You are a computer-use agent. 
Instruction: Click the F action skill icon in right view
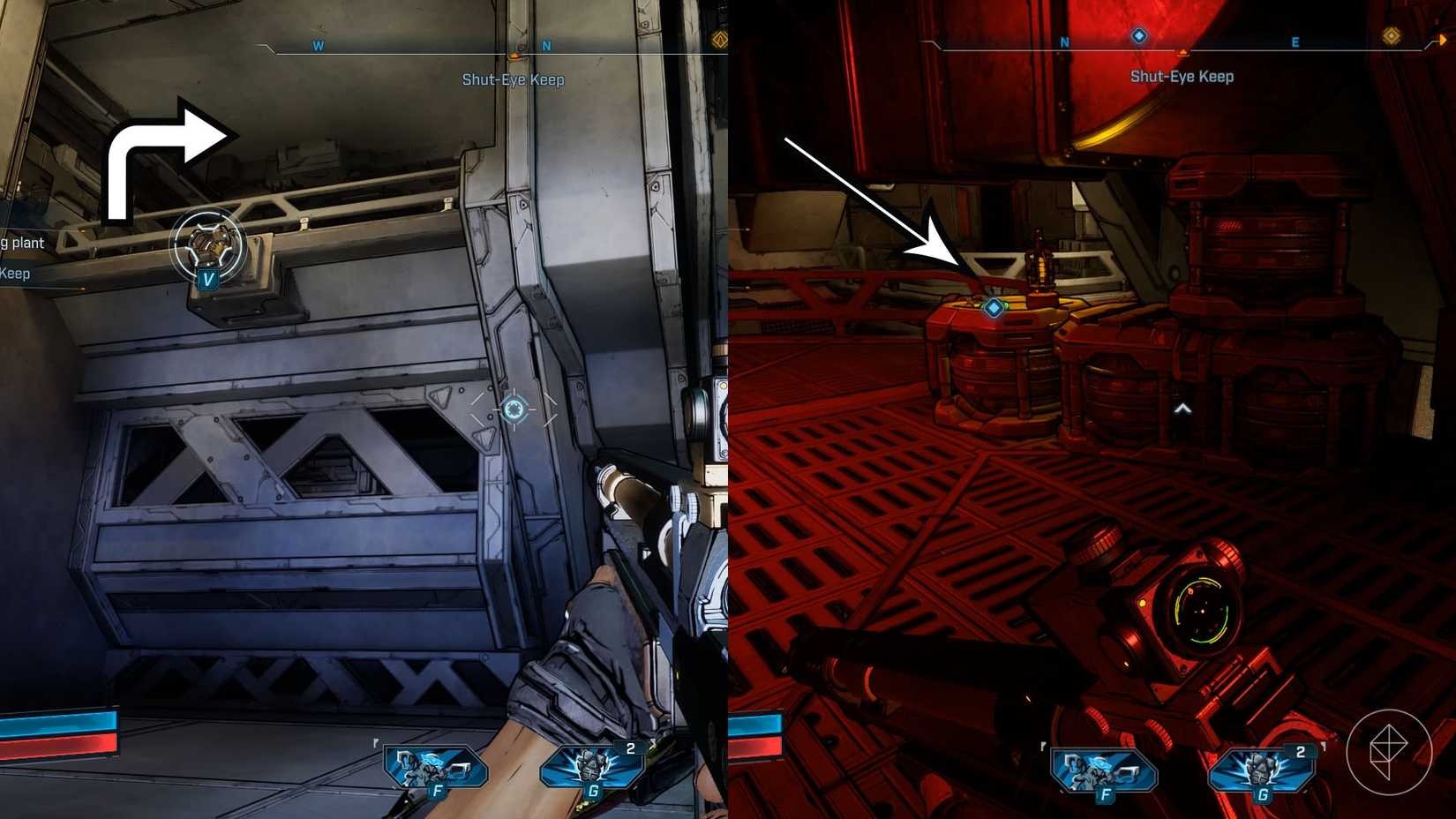(x=1103, y=768)
